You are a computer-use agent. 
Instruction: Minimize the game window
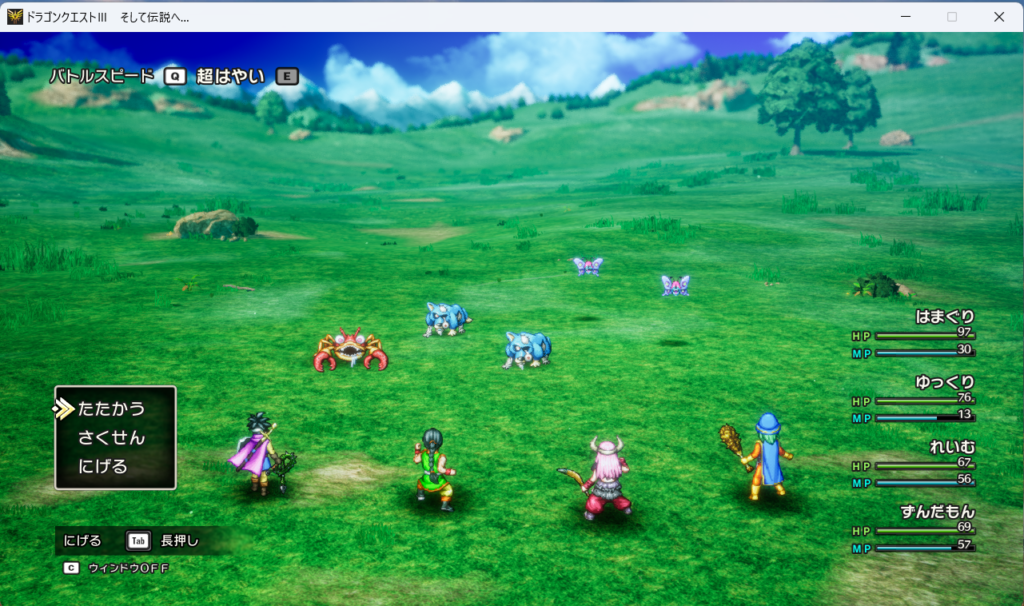pos(906,16)
